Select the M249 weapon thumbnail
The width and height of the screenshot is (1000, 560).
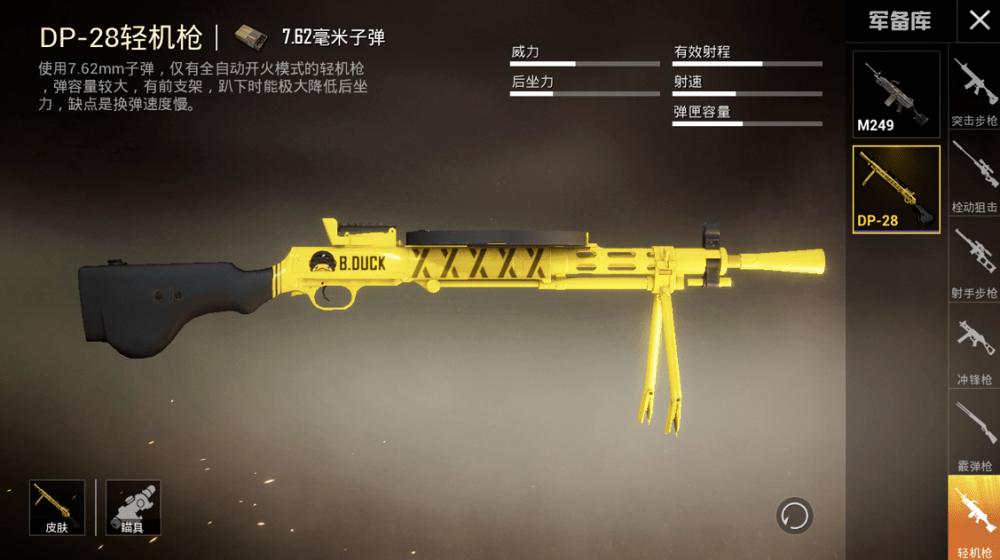pos(896,93)
